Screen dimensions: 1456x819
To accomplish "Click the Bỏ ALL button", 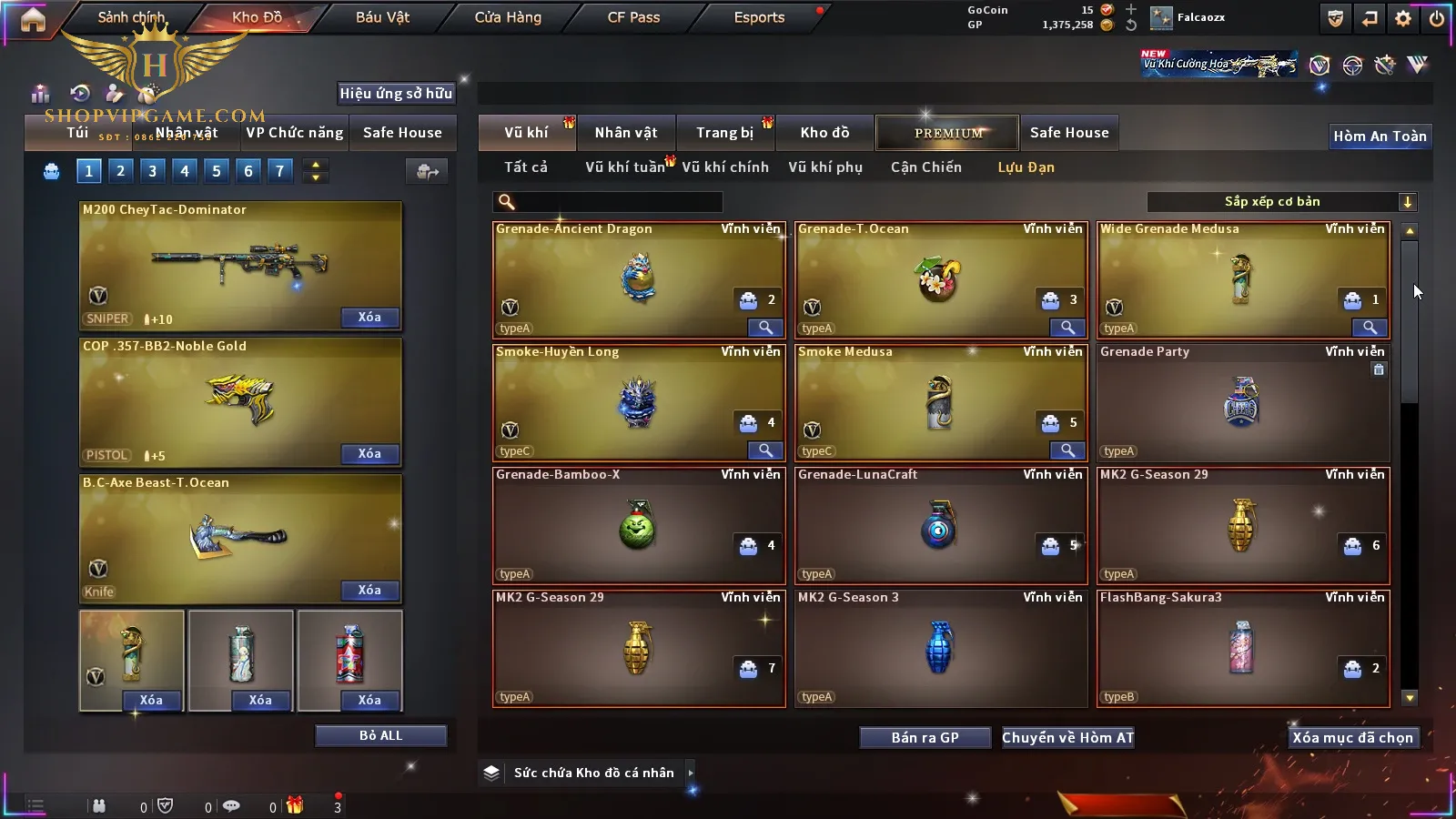I will tap(380, 735).
